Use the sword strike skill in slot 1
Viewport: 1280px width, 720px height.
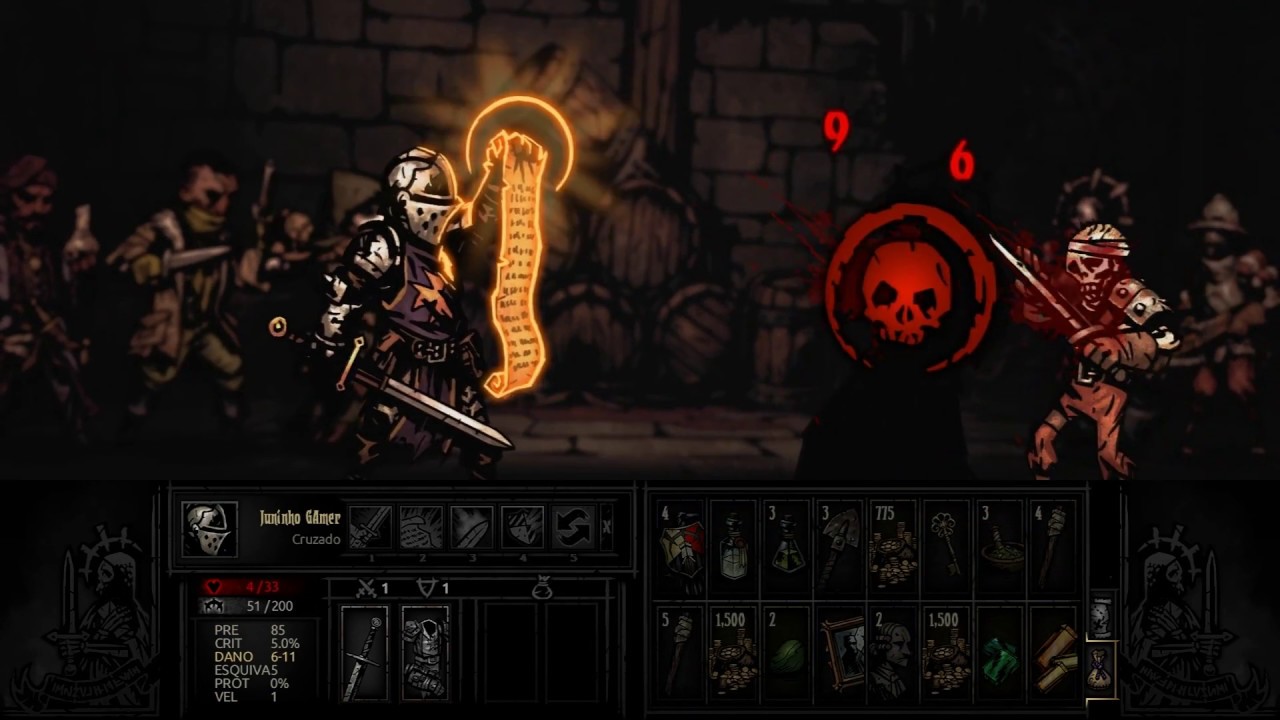370,527
